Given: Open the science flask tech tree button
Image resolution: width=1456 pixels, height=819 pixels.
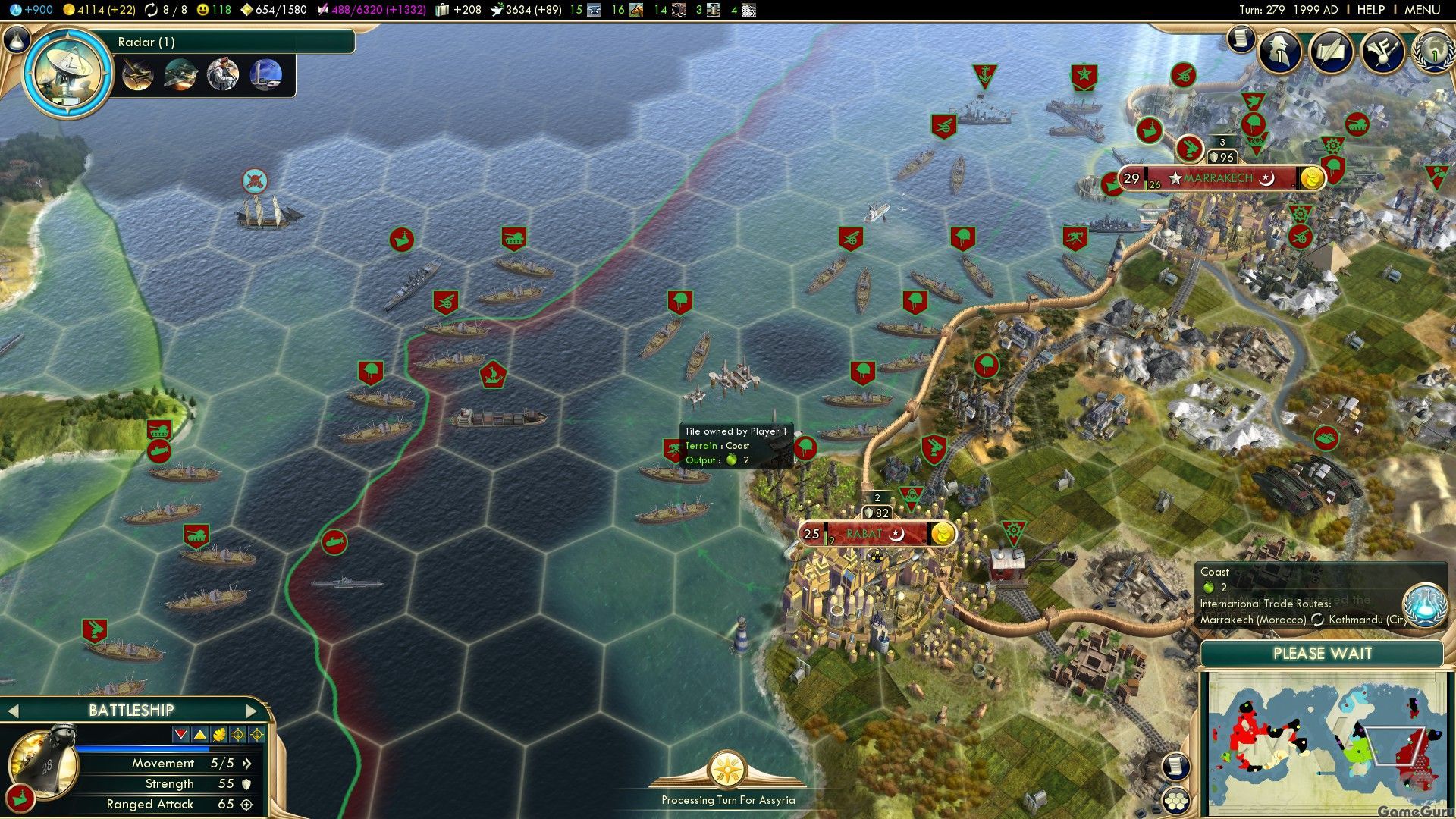Looking at the screenshot, I should click(17, 39).
